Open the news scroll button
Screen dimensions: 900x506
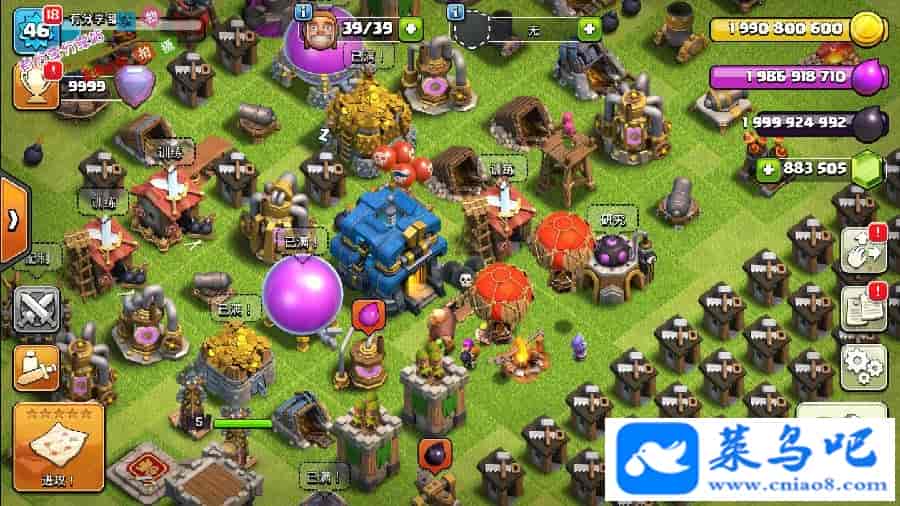click(x=864, y=308)
